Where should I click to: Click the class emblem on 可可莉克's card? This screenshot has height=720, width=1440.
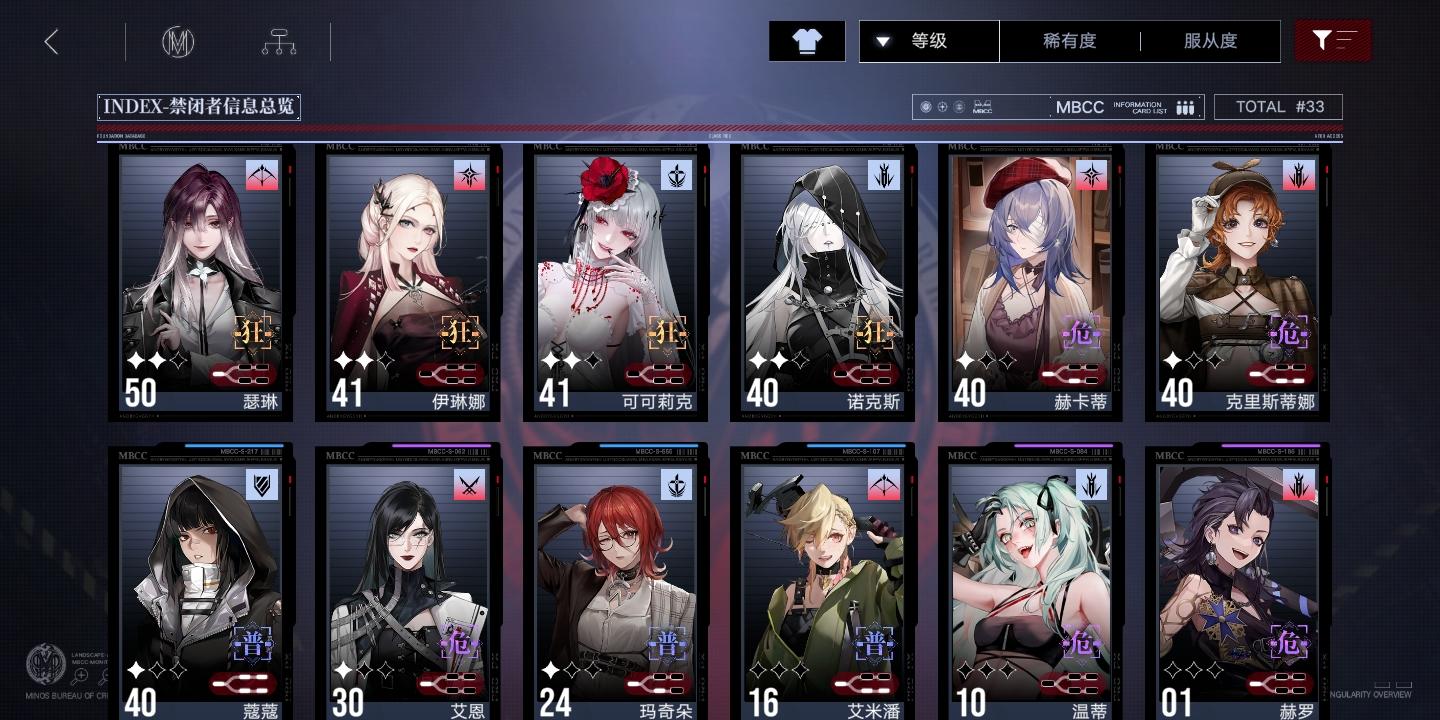[676, 174]
